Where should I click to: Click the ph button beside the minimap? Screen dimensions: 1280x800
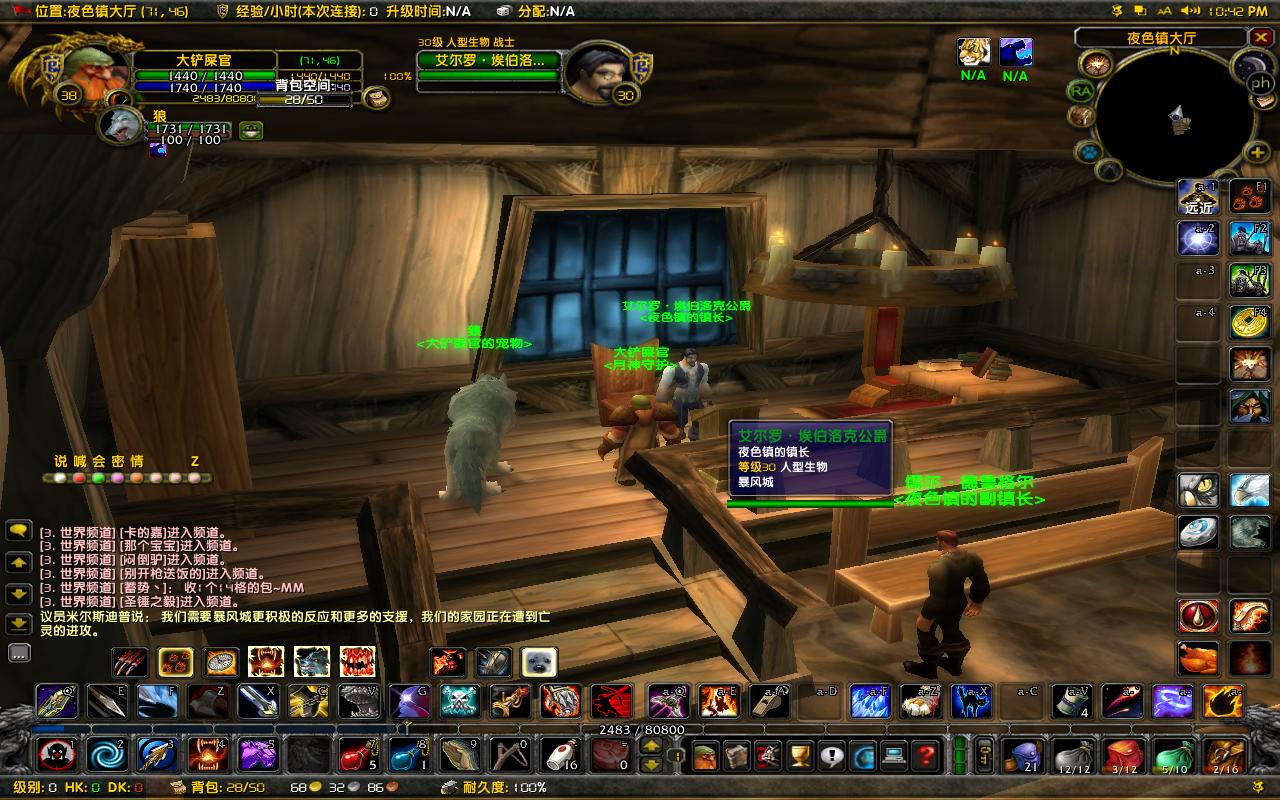tap(1261, 82)
